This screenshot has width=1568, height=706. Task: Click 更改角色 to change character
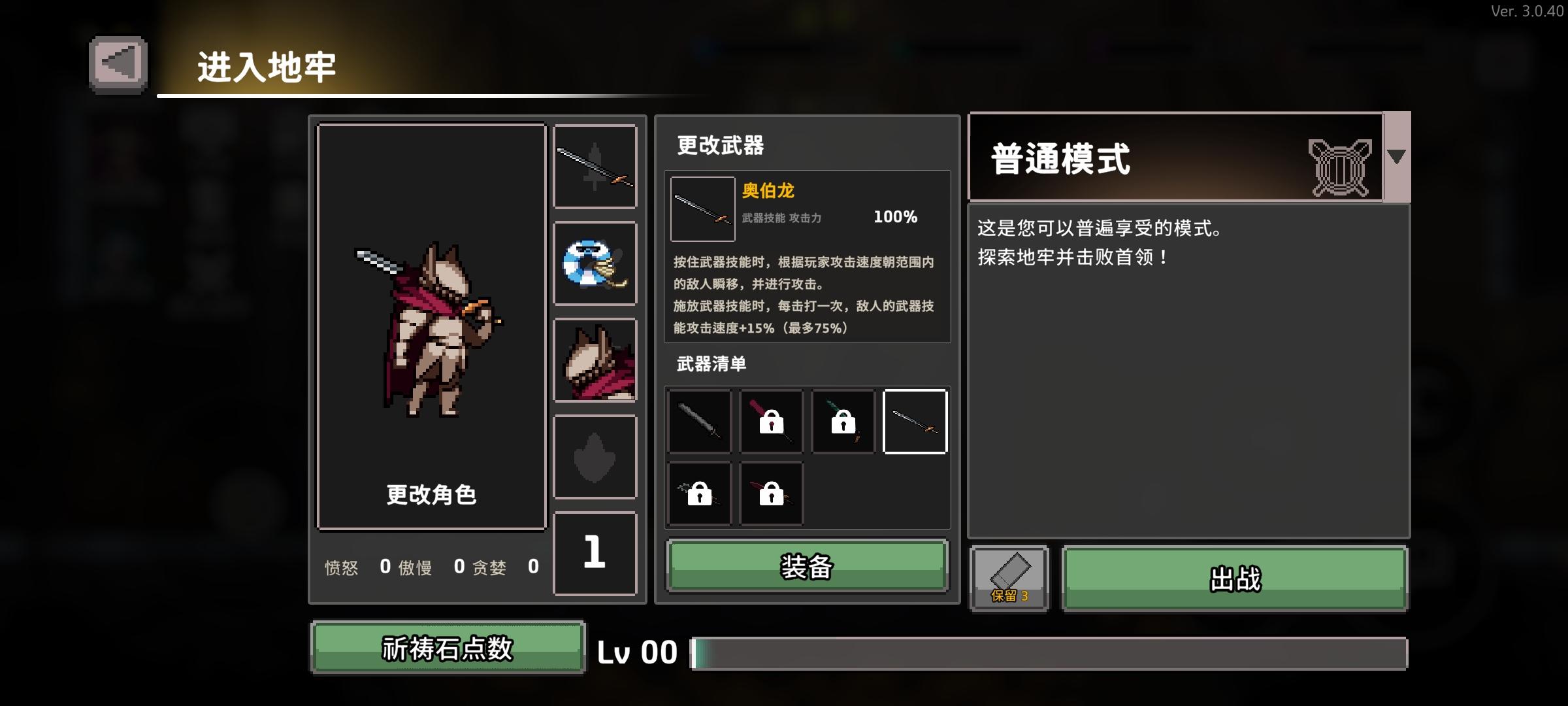(x=431, y=496)
